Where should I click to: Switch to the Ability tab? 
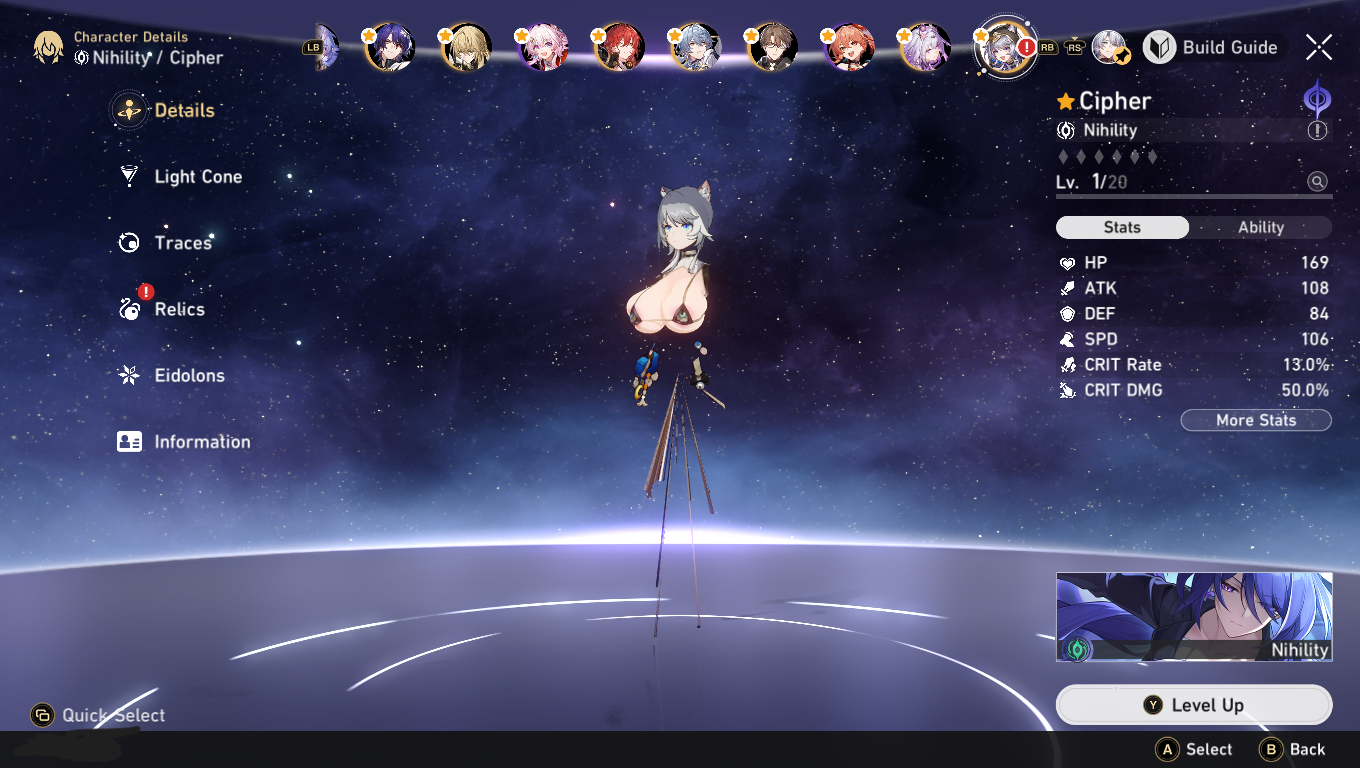pyautogui.click(x=1260, y=227)
